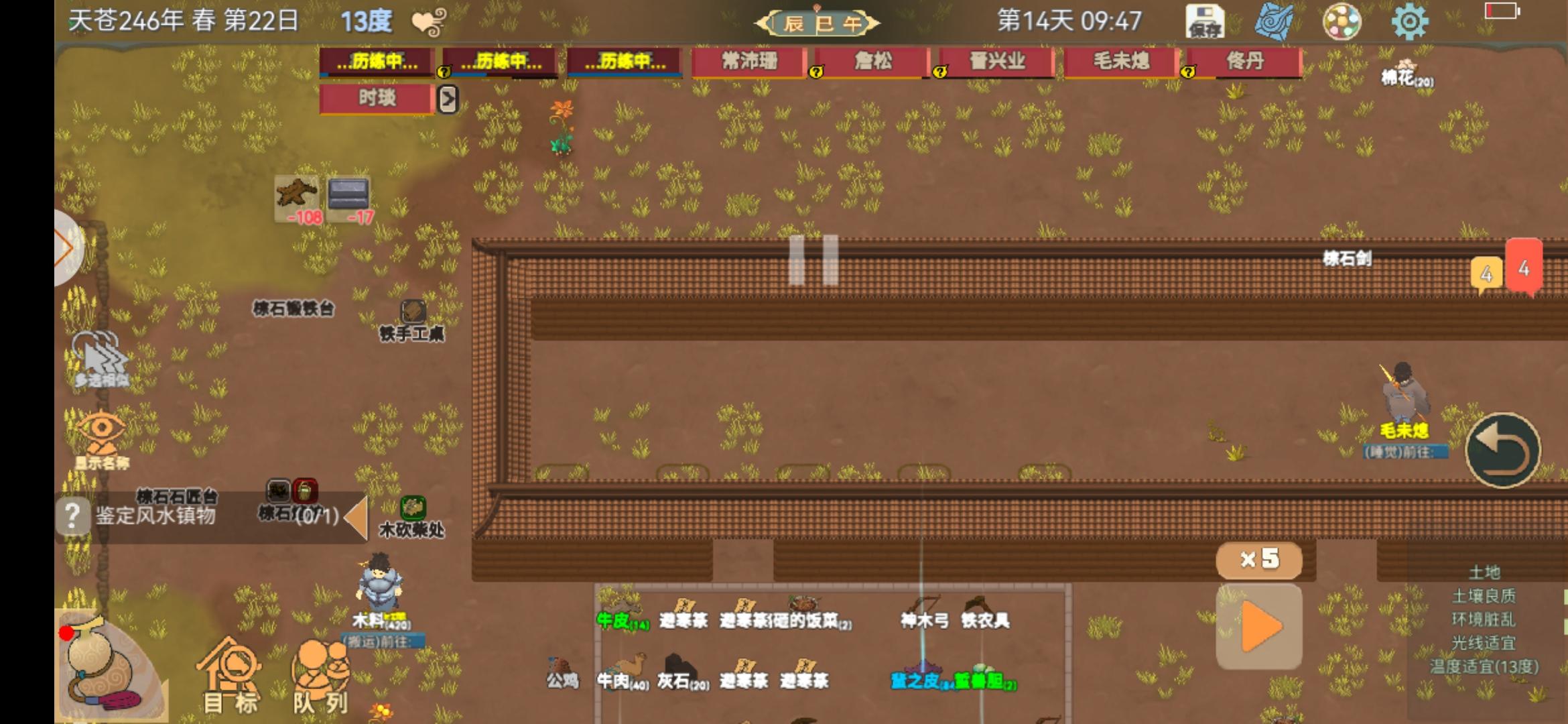The width and height of the screenshot is (1568, 724).
Task: Expand the chevron next to 时琰
Action: (x=448, y=99)
